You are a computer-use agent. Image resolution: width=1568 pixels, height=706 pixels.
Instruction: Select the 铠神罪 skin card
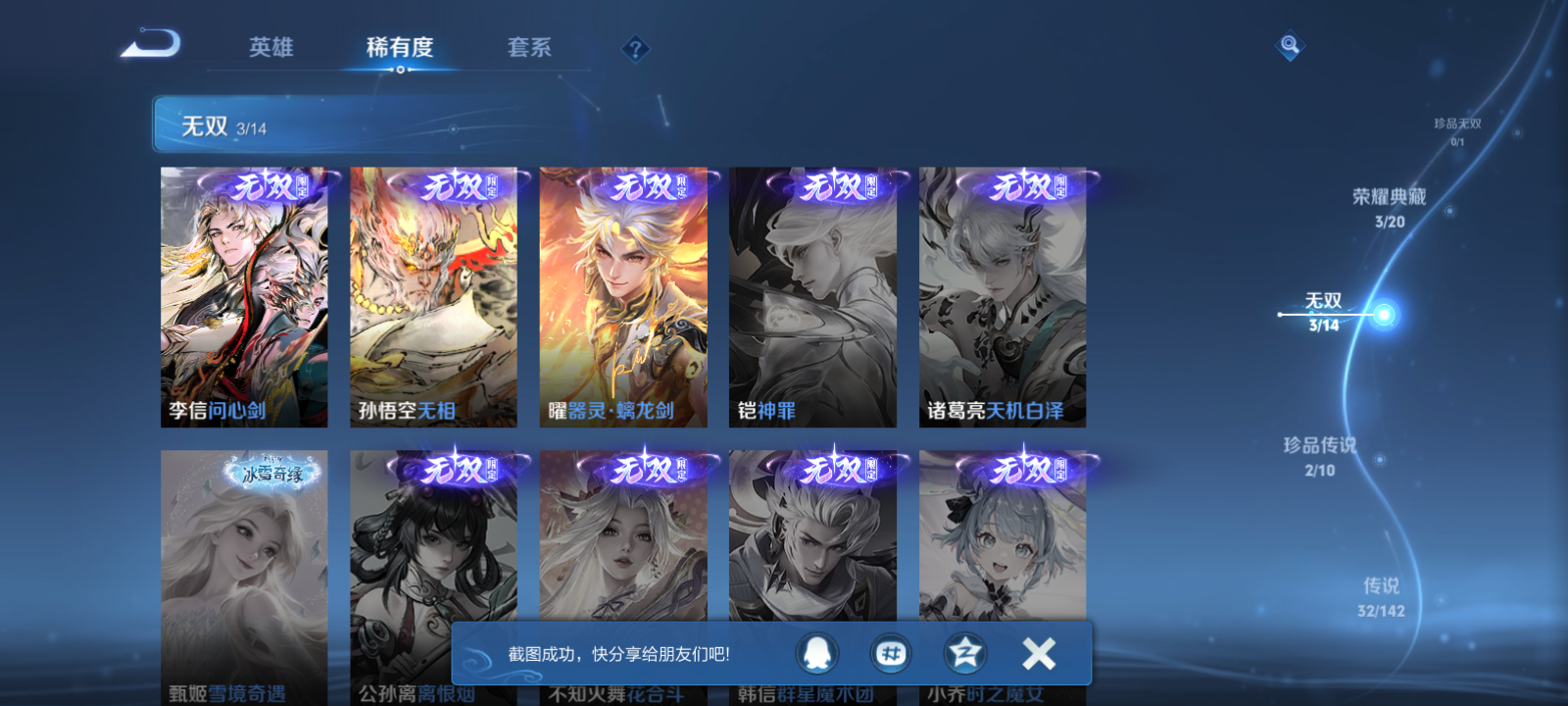(x=813, y=294)
